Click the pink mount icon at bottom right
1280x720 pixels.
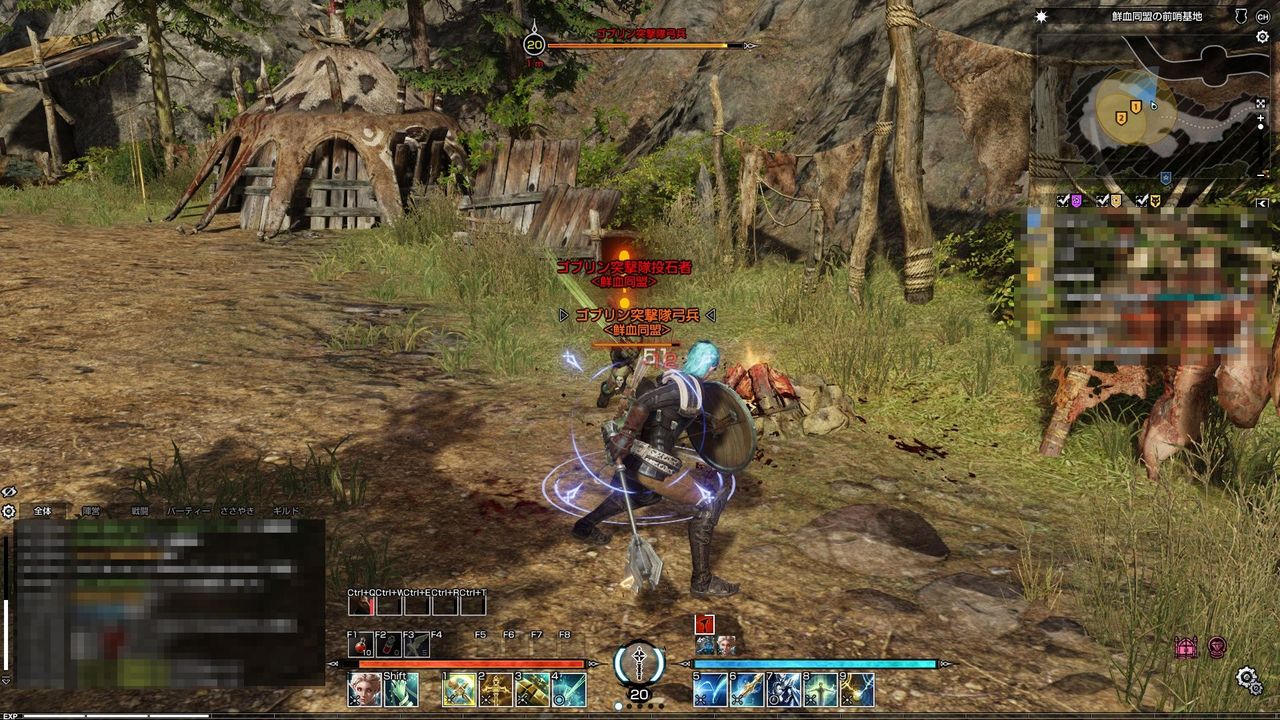pyautogui.click(x=1186, y=646)
